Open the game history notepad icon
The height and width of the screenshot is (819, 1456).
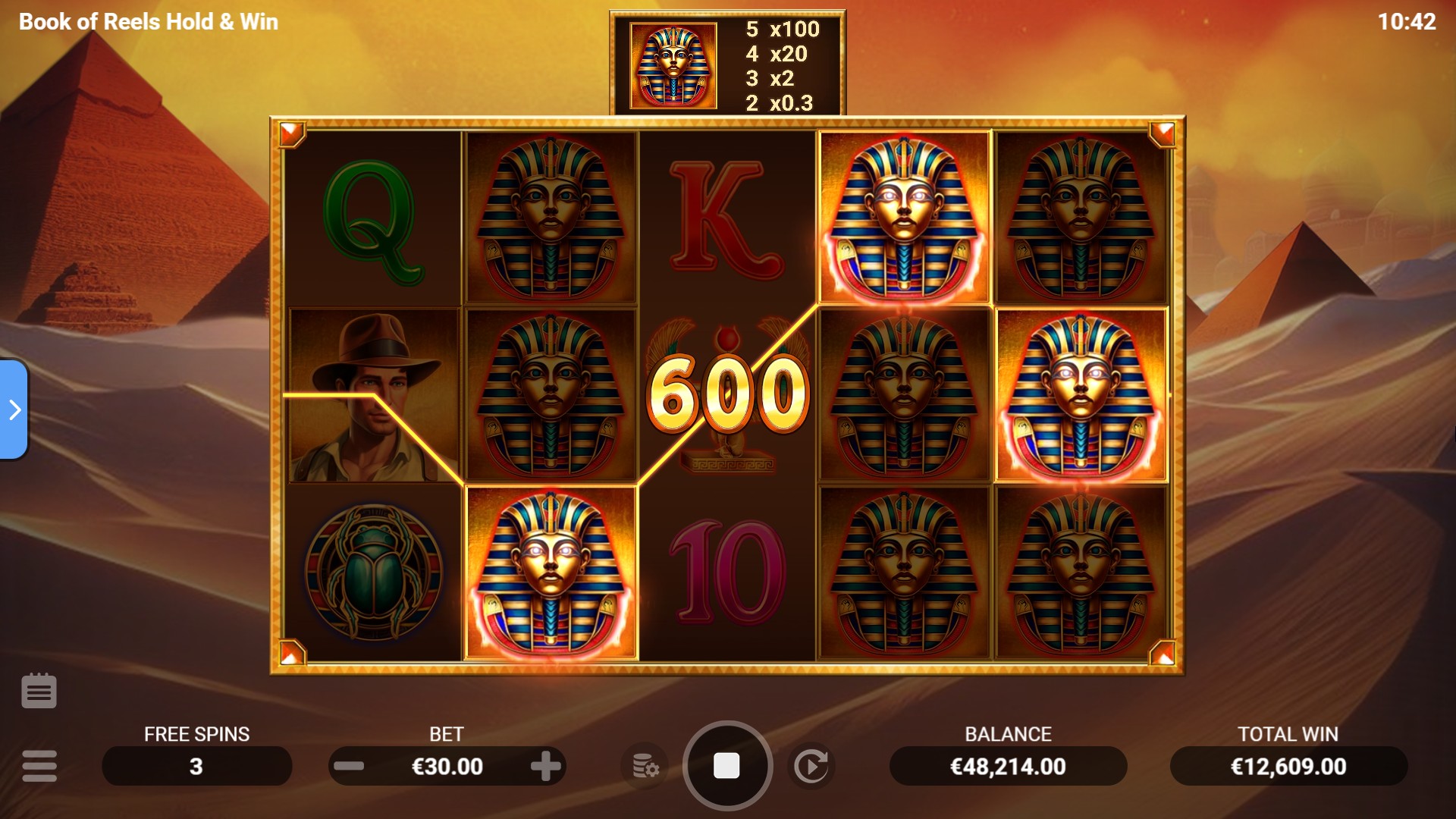pyautogui.click(x=39, y=691)
